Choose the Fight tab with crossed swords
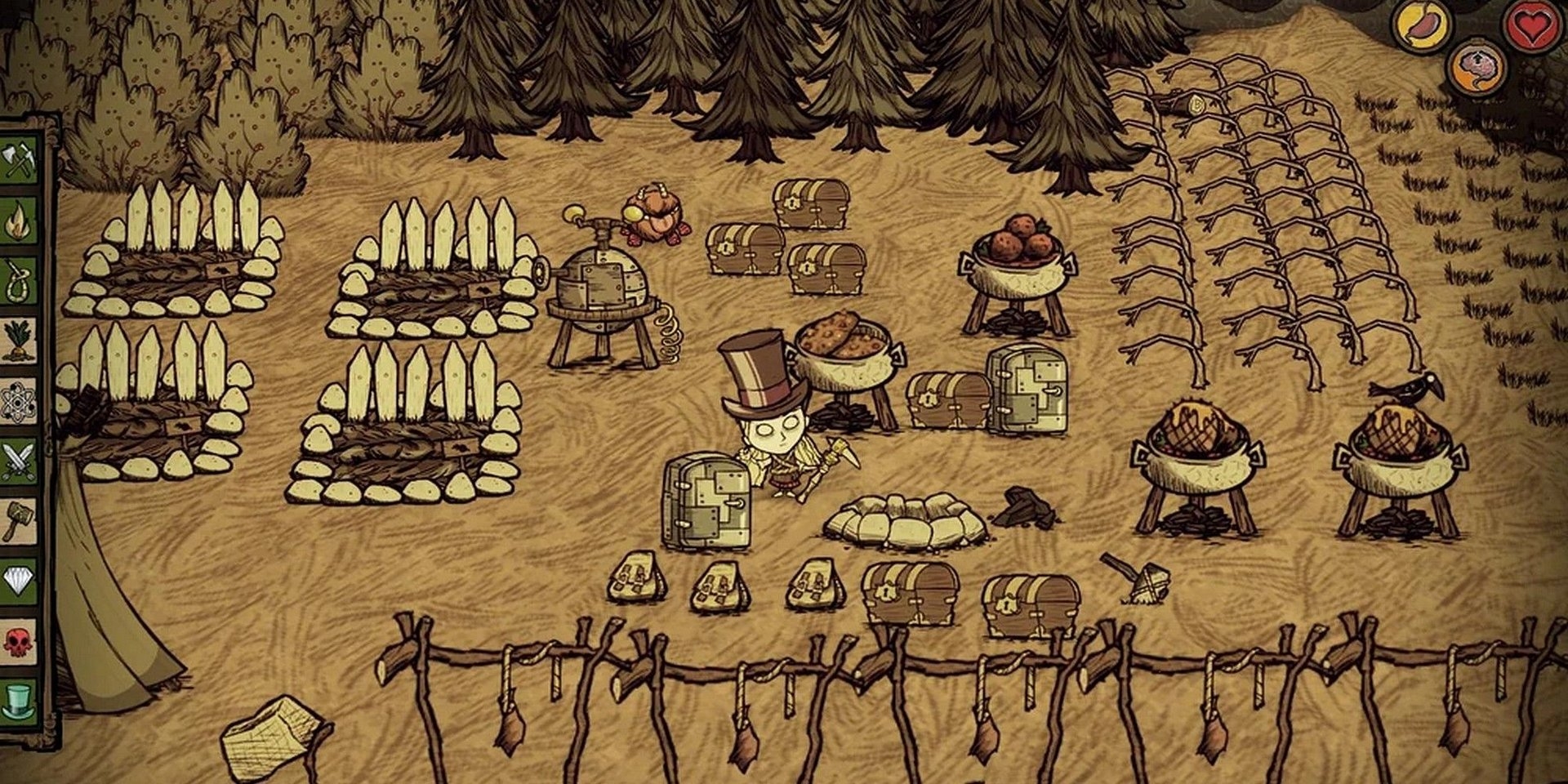This screenshot has width=1568, height=784. [18, 461]
